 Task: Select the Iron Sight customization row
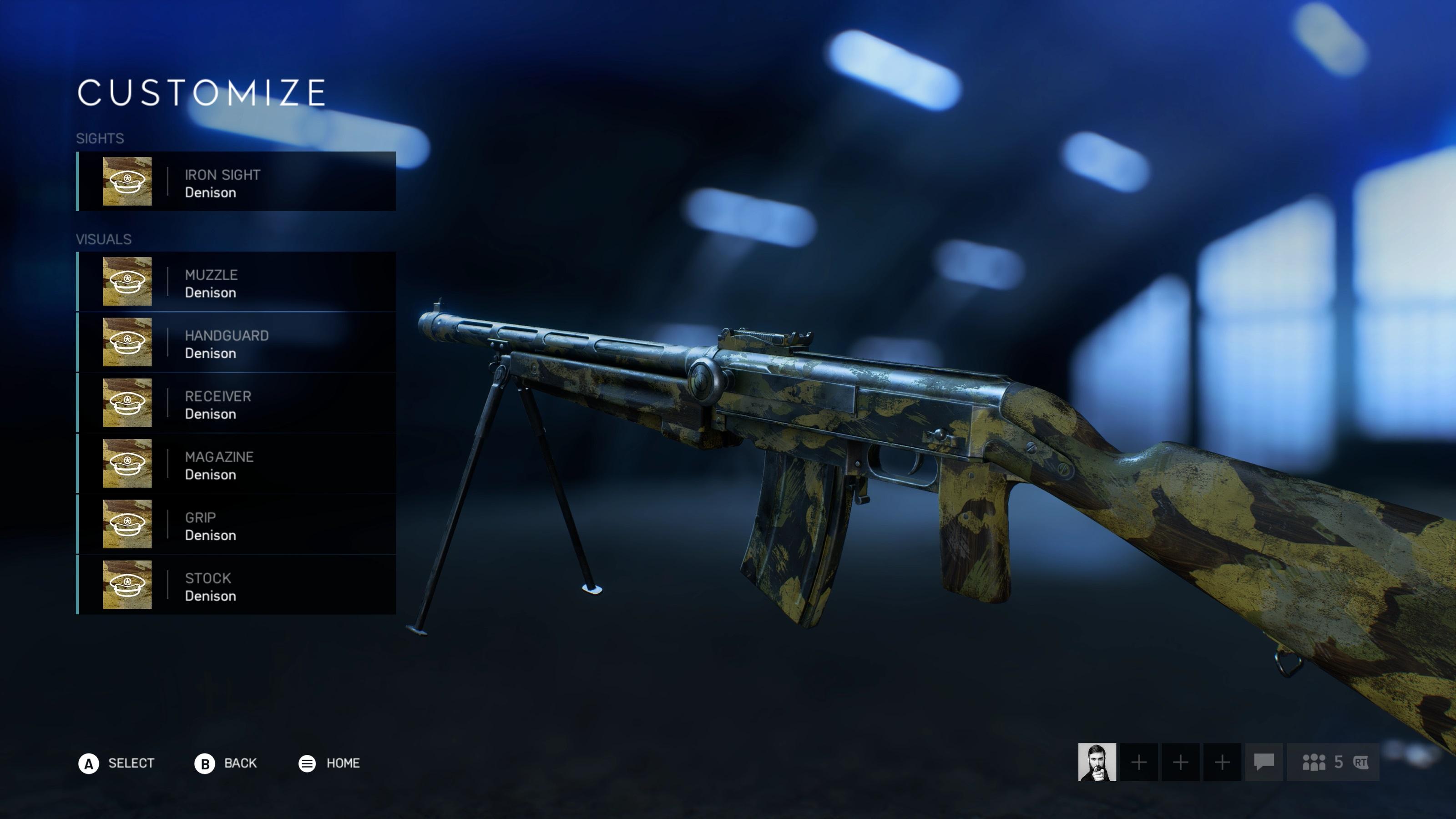tap(236, 182)
